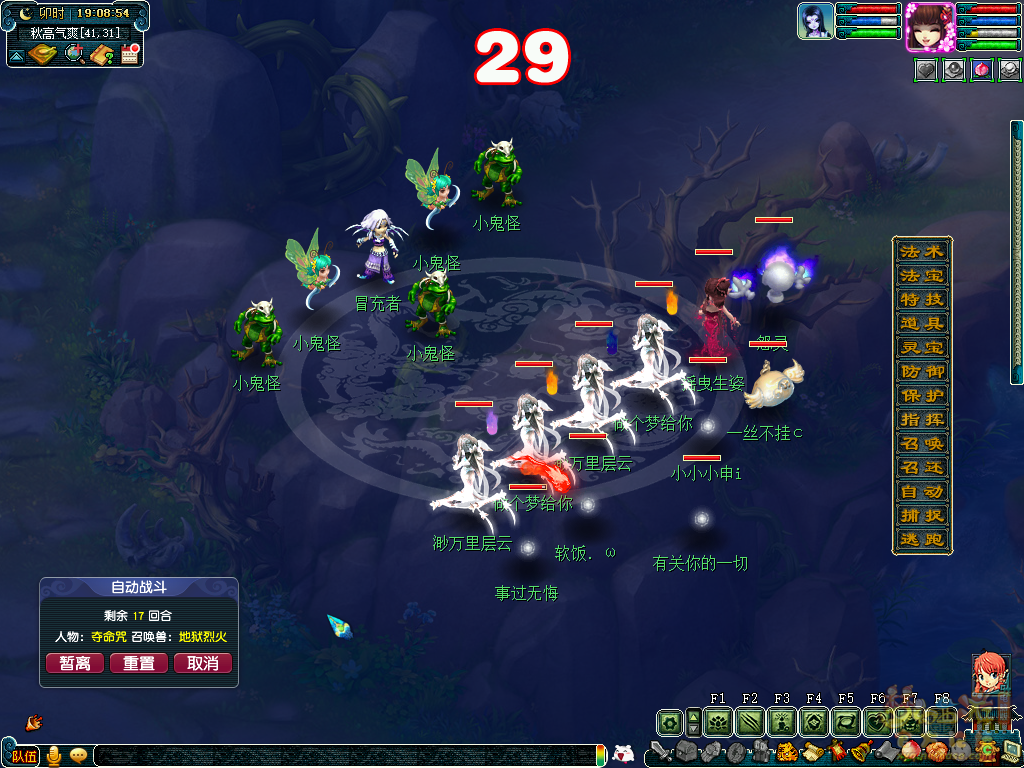Use the F2 claw slash skill shortcut
The width and height of the screenshot is (1024, 768).
click(x=750, y=721)
